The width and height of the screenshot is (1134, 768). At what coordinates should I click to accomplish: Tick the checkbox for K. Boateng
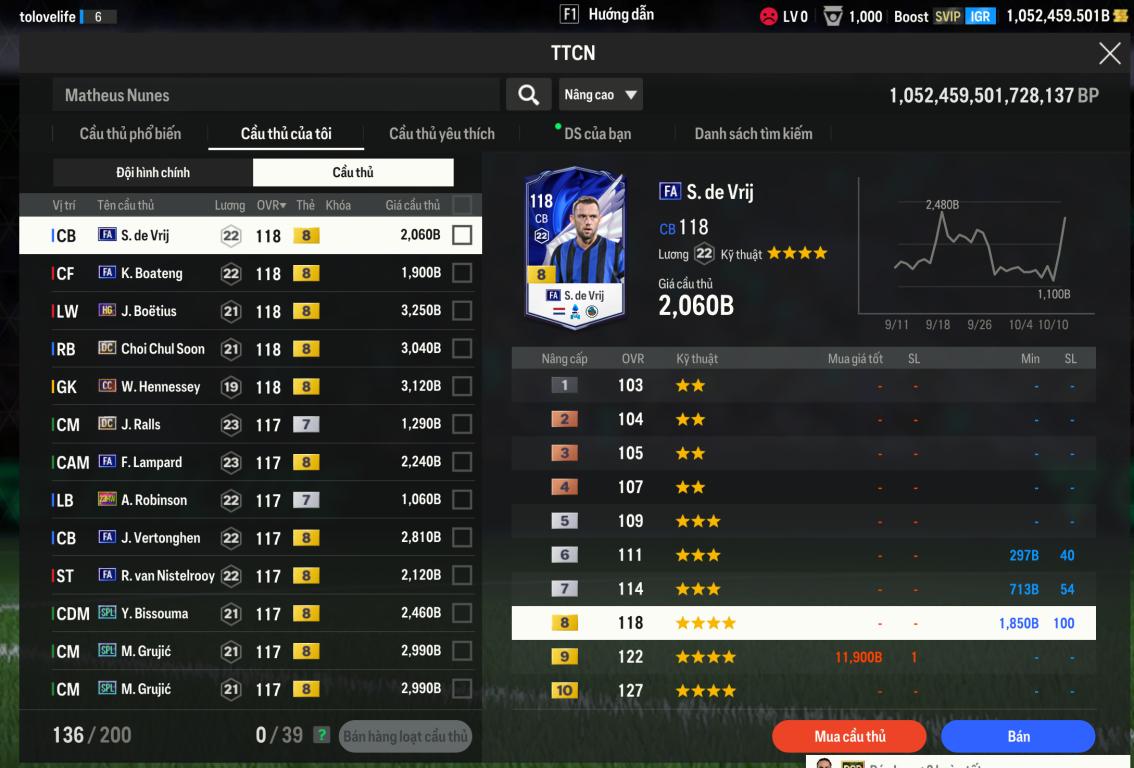[461, 273]
